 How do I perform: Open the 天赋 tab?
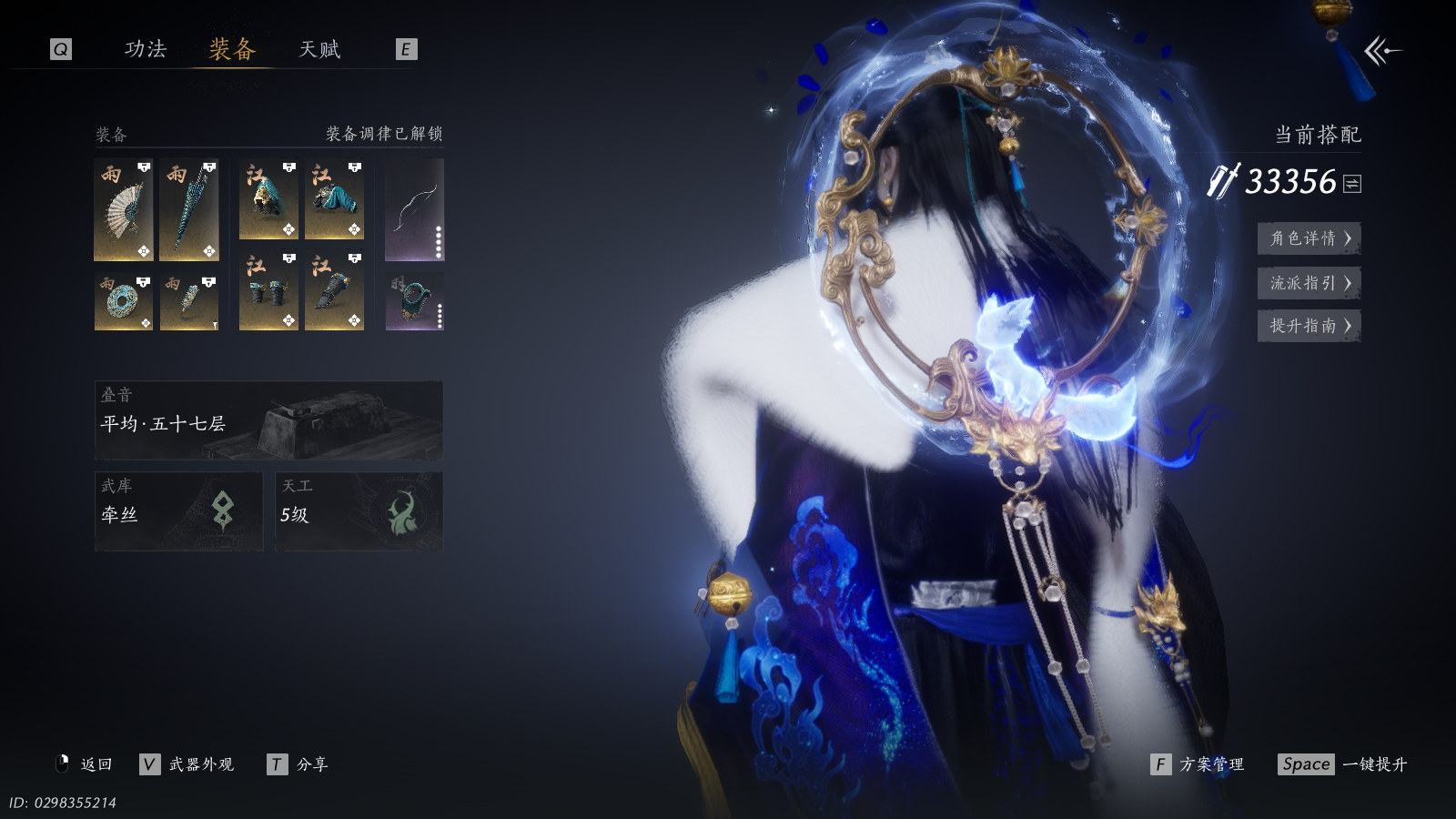(319, 49)
